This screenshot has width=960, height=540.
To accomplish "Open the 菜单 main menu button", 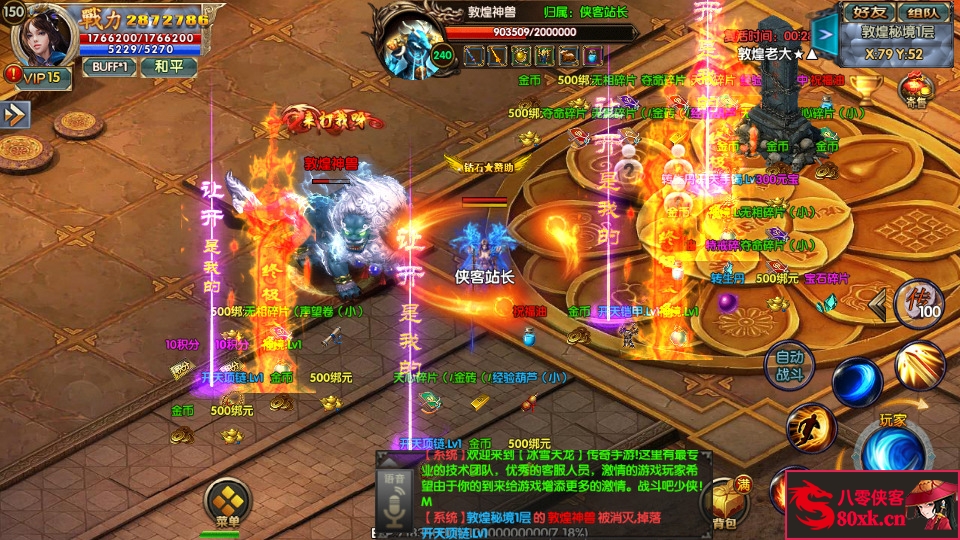I will (228, 502).
